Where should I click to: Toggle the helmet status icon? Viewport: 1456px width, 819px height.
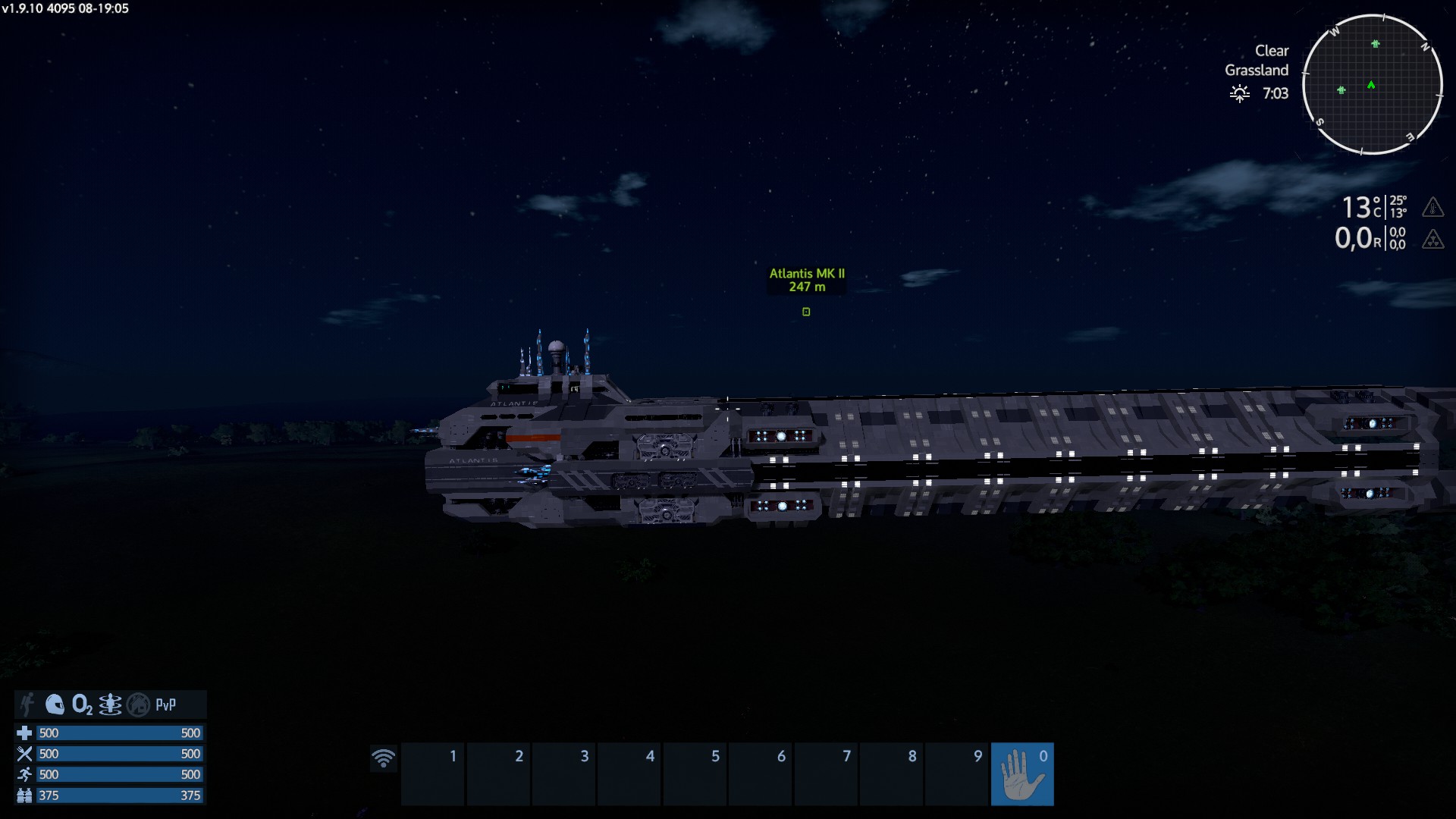tap(55, 704)
